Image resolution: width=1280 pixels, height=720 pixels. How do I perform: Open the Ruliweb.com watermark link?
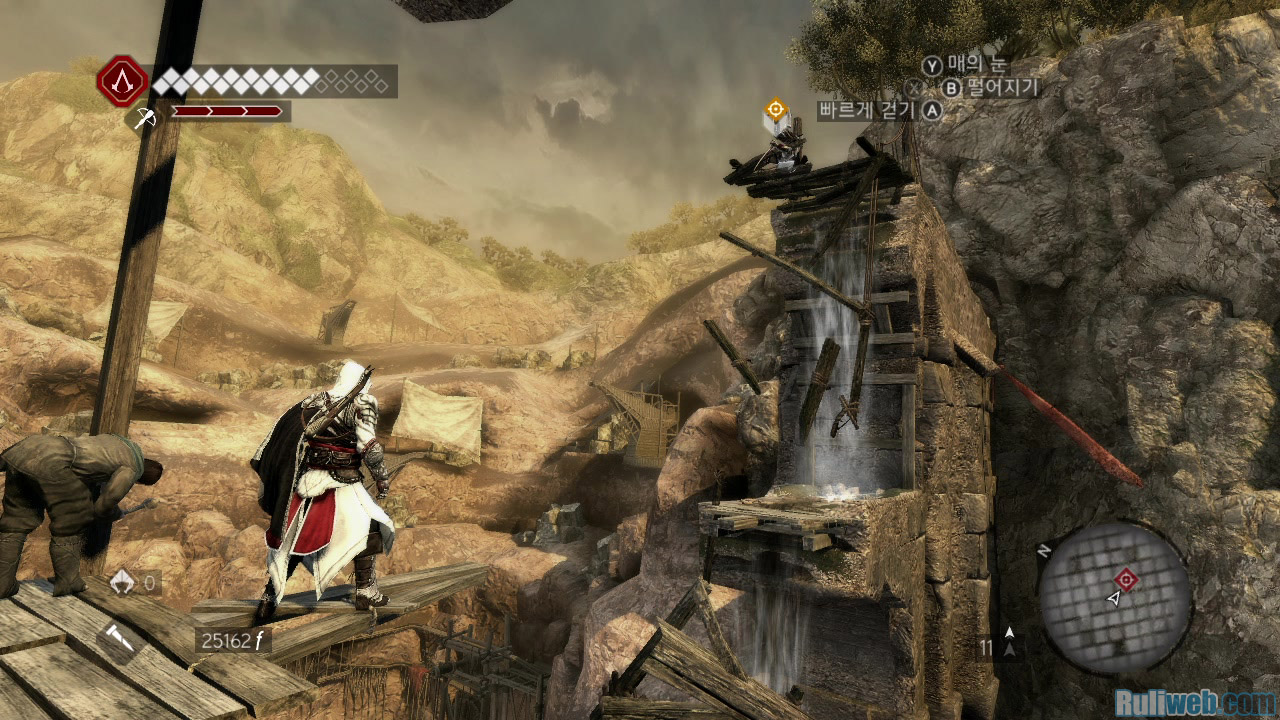(1194, 703)
